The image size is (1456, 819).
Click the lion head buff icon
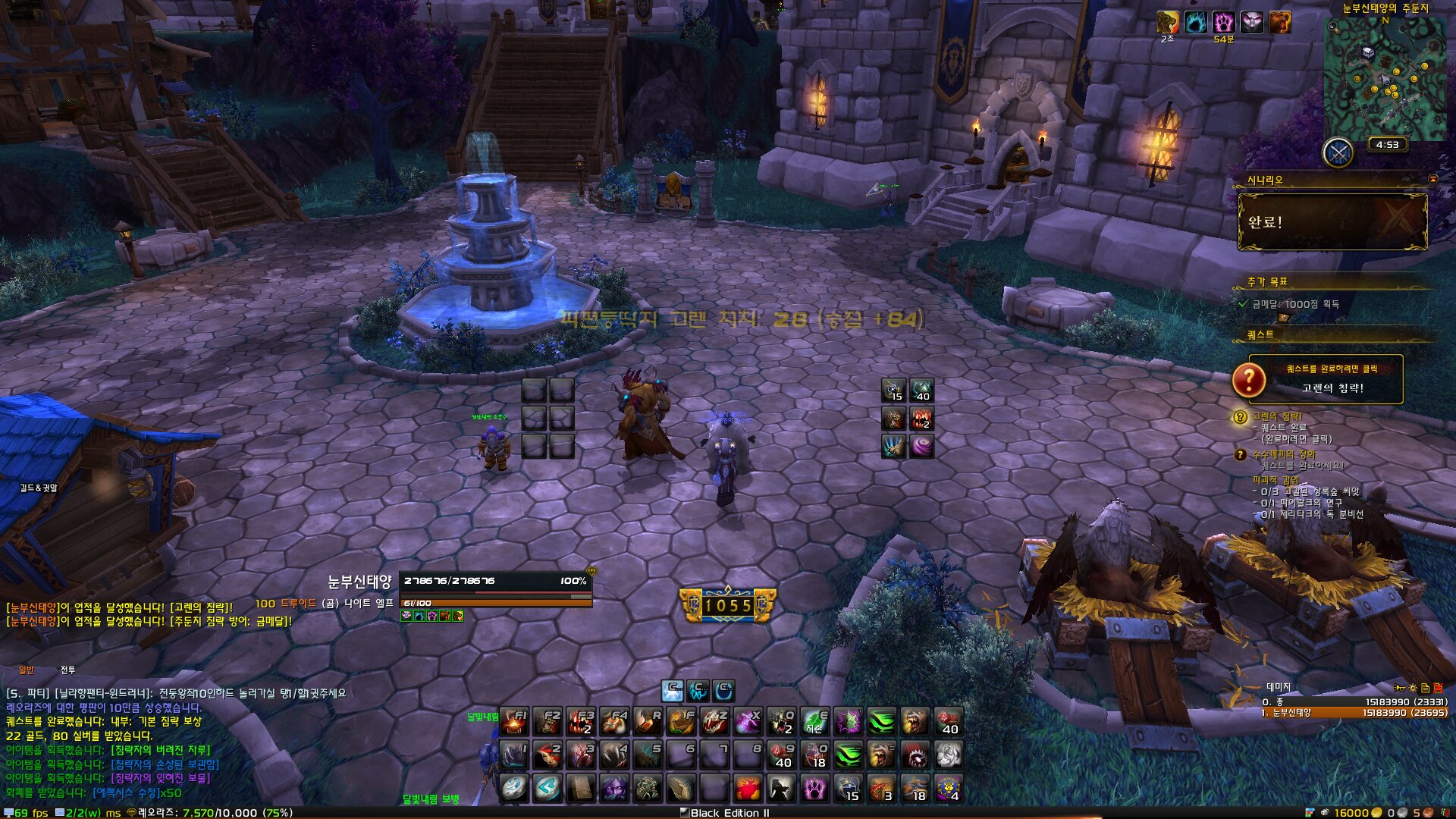click(1168, 22)
